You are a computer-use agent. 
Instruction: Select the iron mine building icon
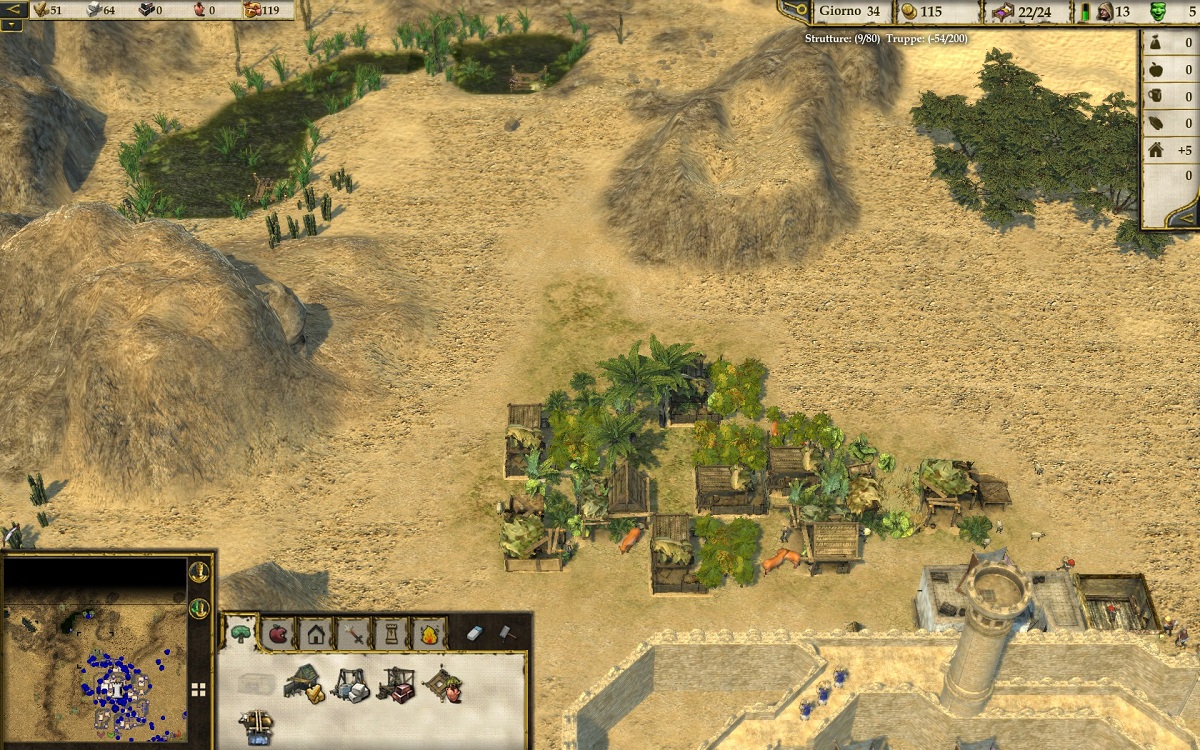[396, 684]
